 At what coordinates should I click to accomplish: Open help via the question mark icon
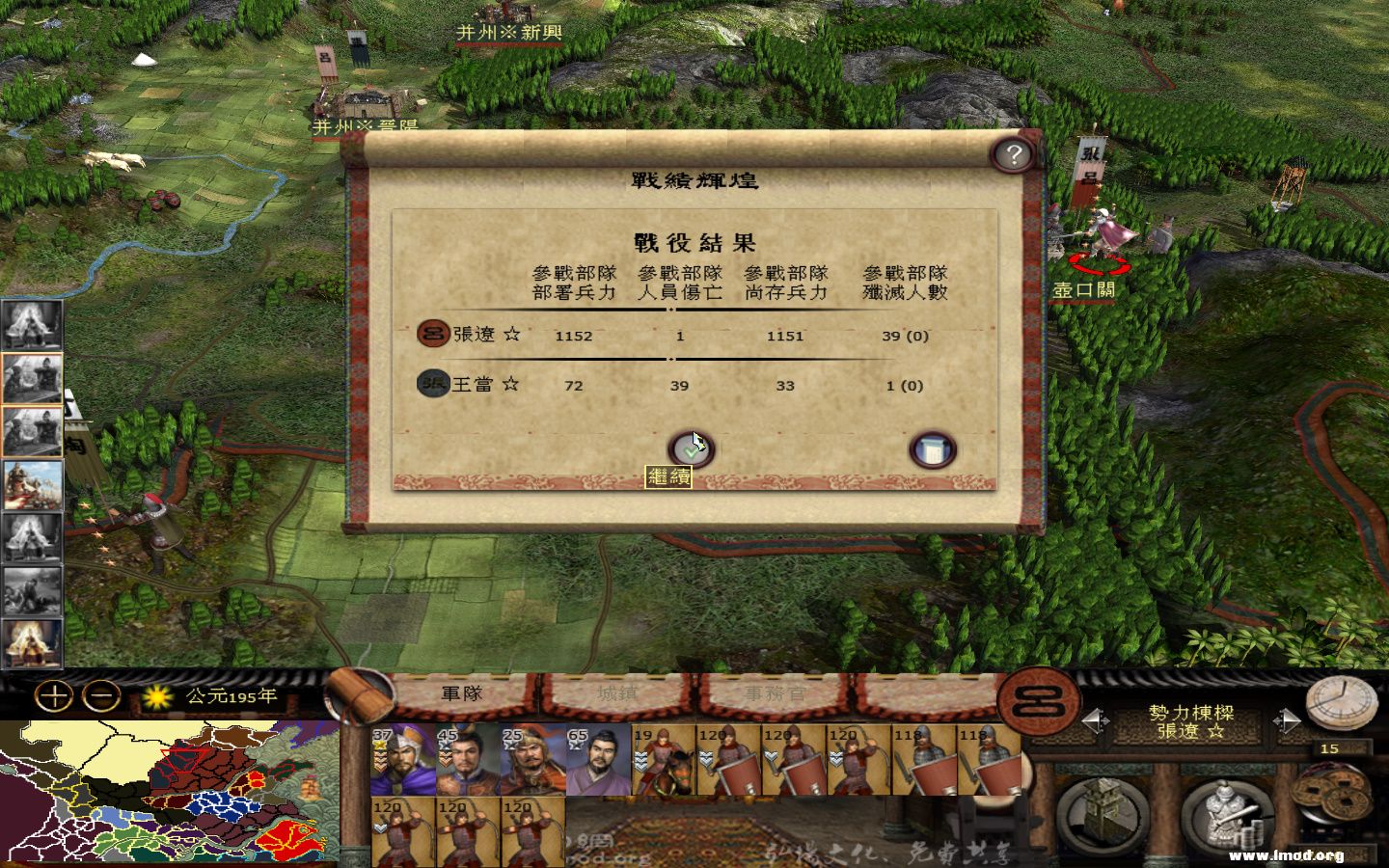pos(1011,152)
